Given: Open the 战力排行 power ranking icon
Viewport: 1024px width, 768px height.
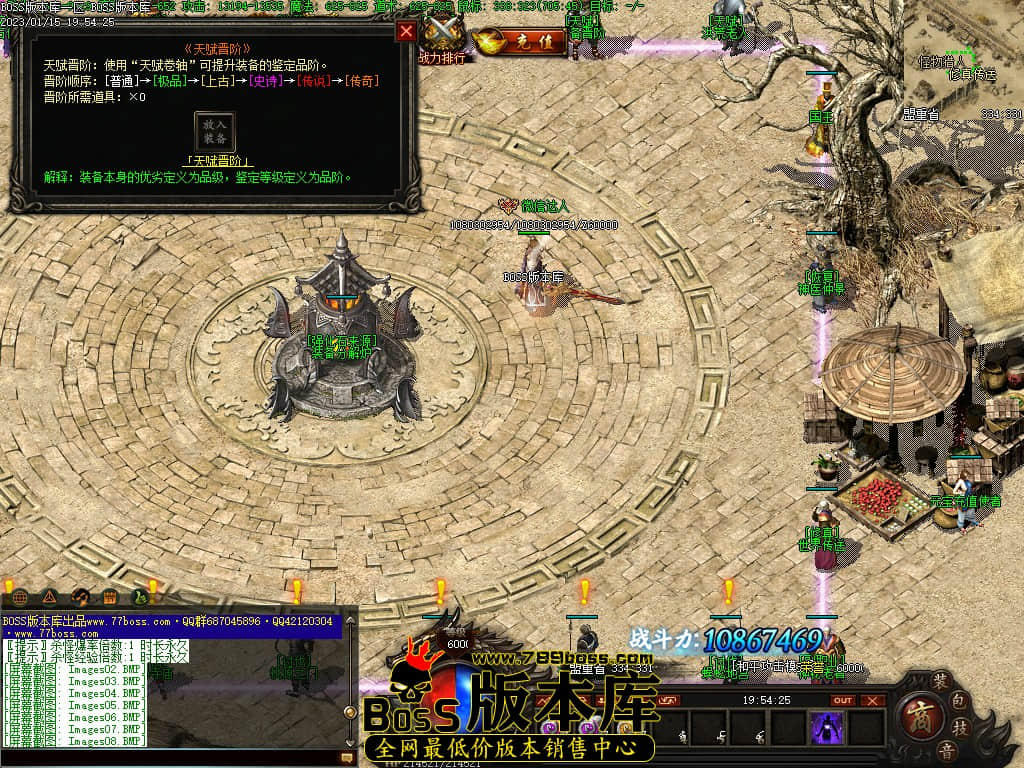Looking at the screenshot, I should [441, 42].
